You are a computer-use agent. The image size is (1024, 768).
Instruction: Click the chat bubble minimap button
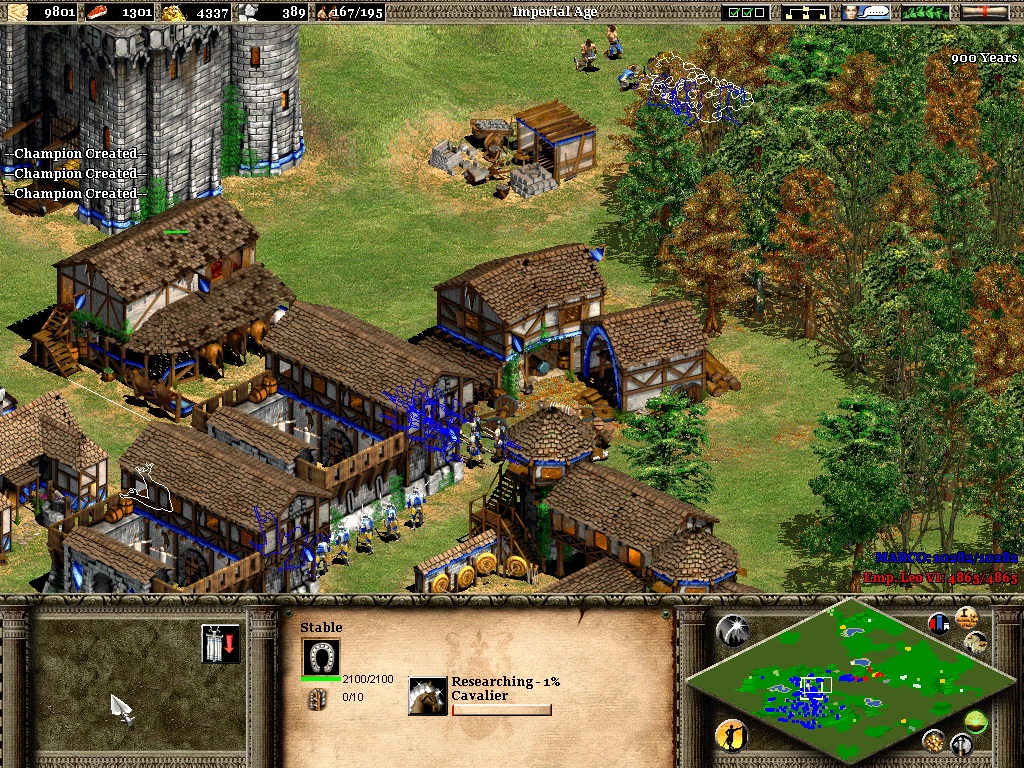[977, 641]
